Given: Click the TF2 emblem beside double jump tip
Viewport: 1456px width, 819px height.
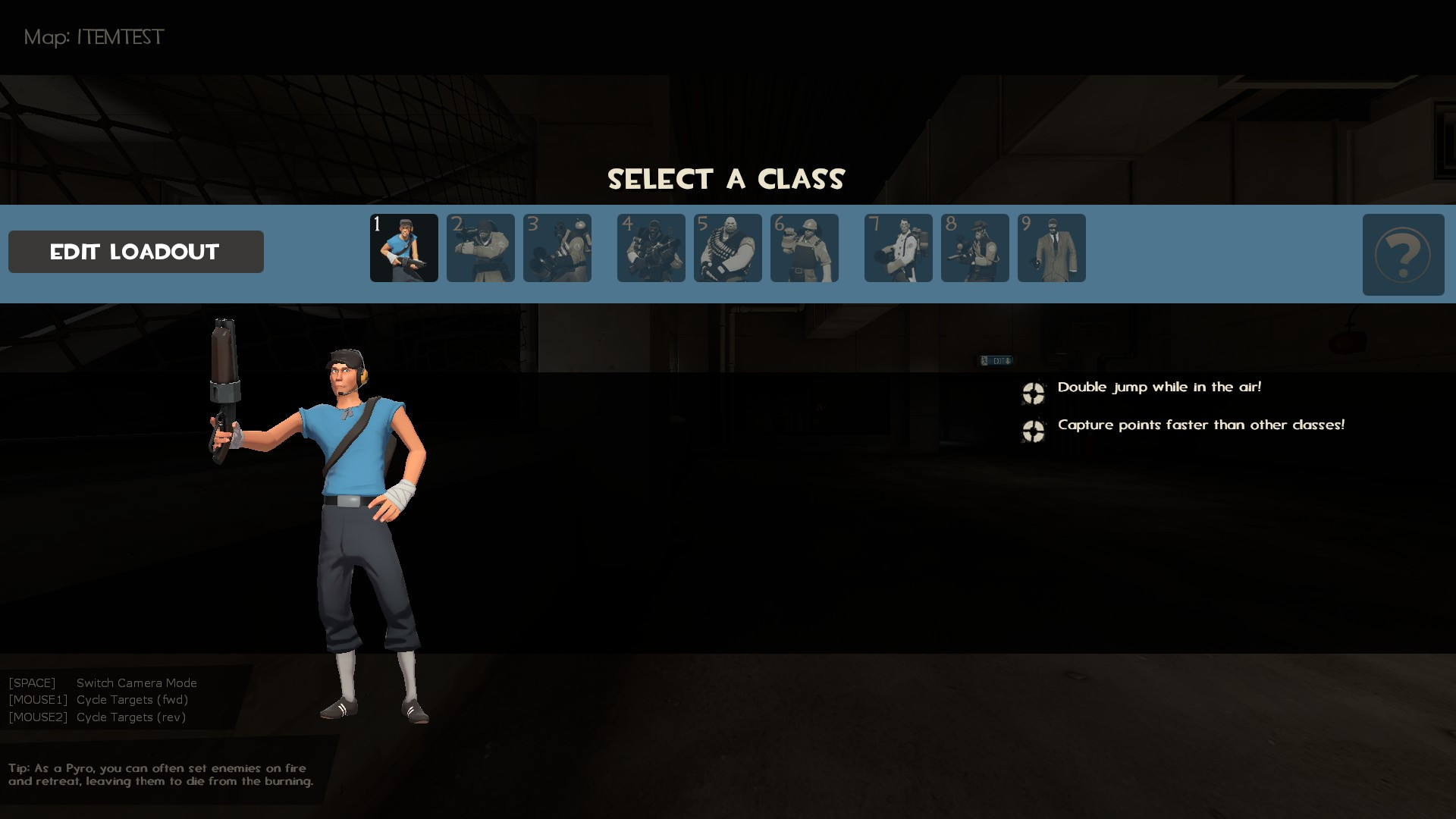Looking at the screenshot, I should 1033,394.
